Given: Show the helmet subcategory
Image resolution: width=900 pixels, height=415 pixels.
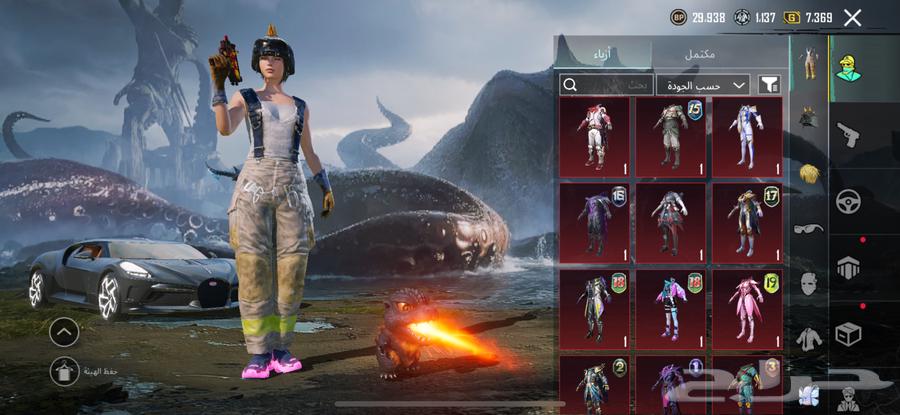Looking at the screenshot, I should pos(808,118).
